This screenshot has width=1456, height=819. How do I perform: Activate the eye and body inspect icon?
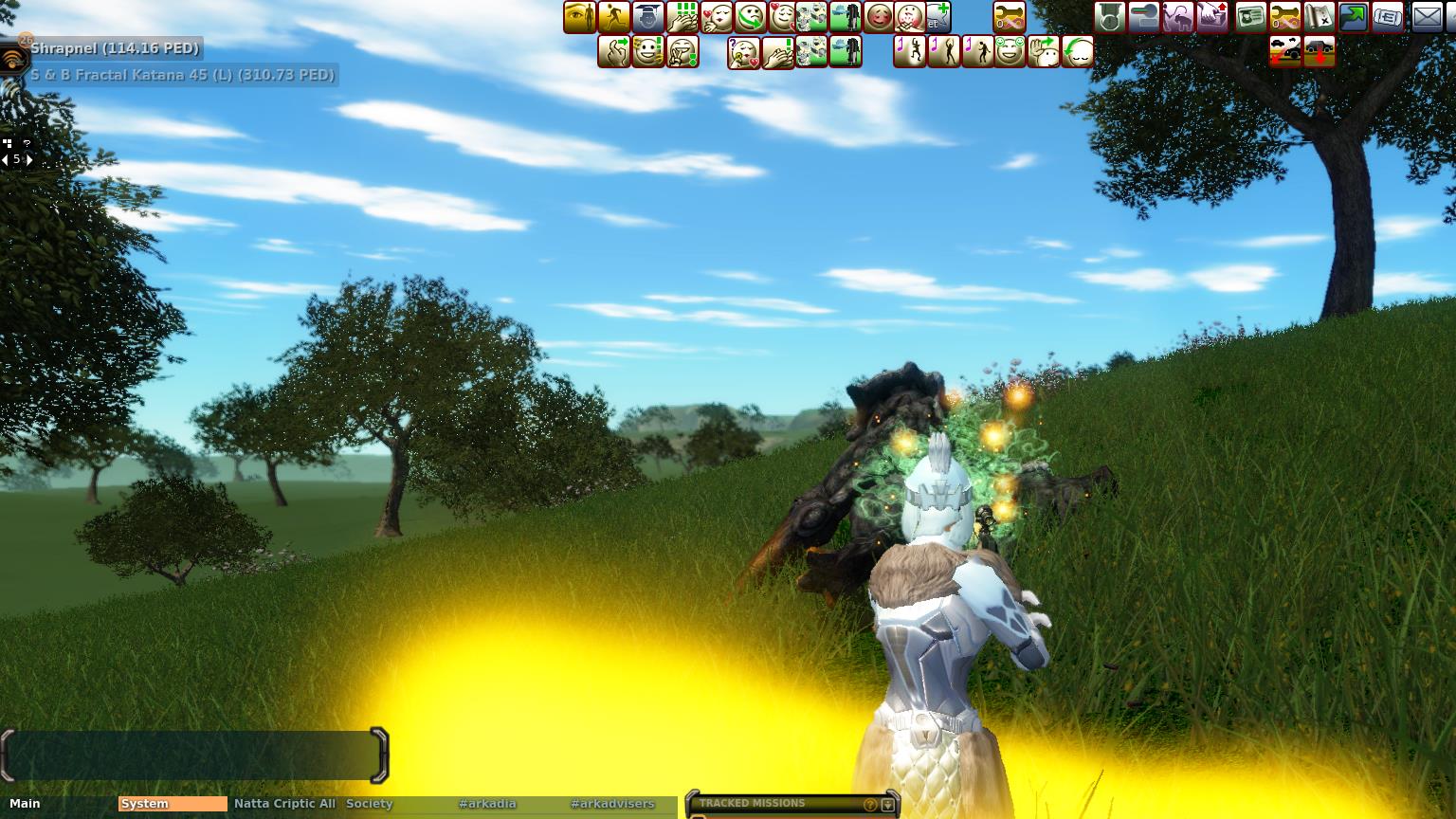(x=580, y=17)
